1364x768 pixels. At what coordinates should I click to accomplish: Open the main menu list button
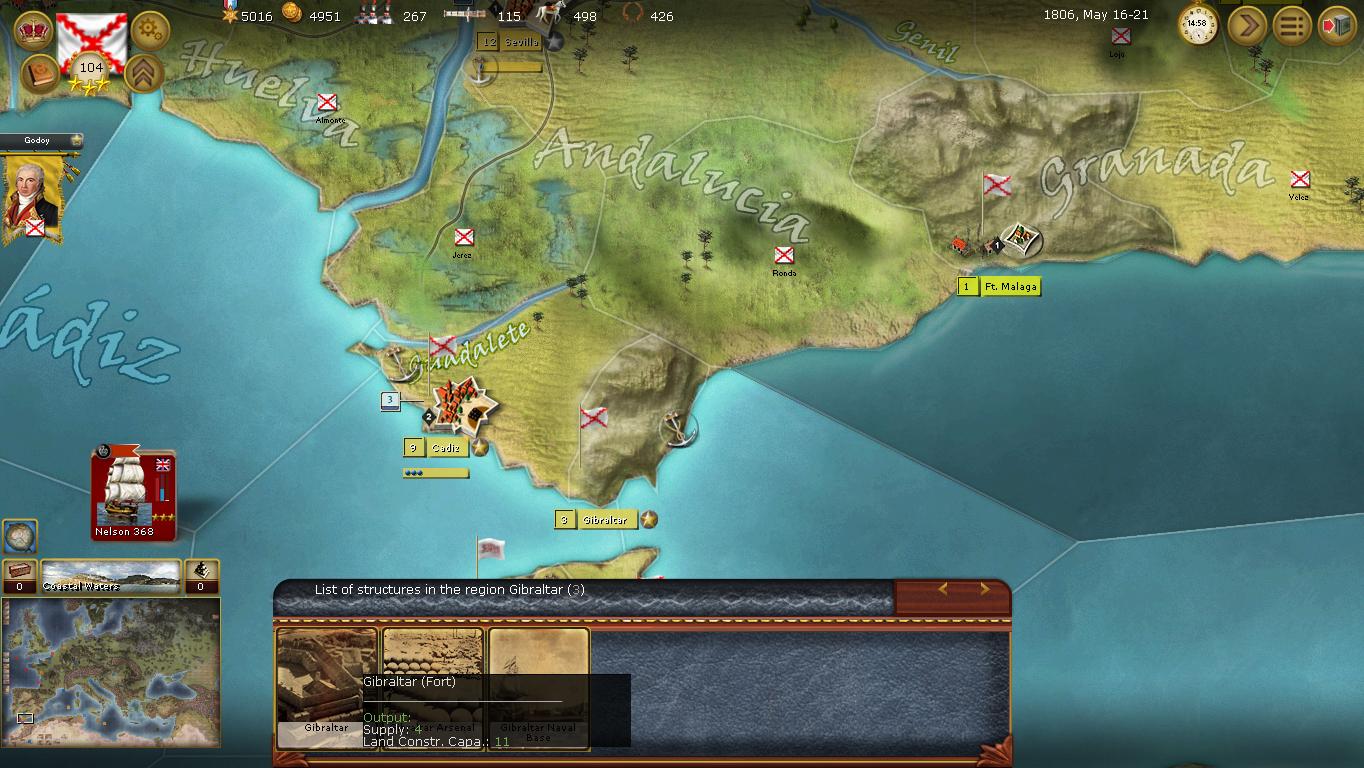click(x=1292, y=25)
